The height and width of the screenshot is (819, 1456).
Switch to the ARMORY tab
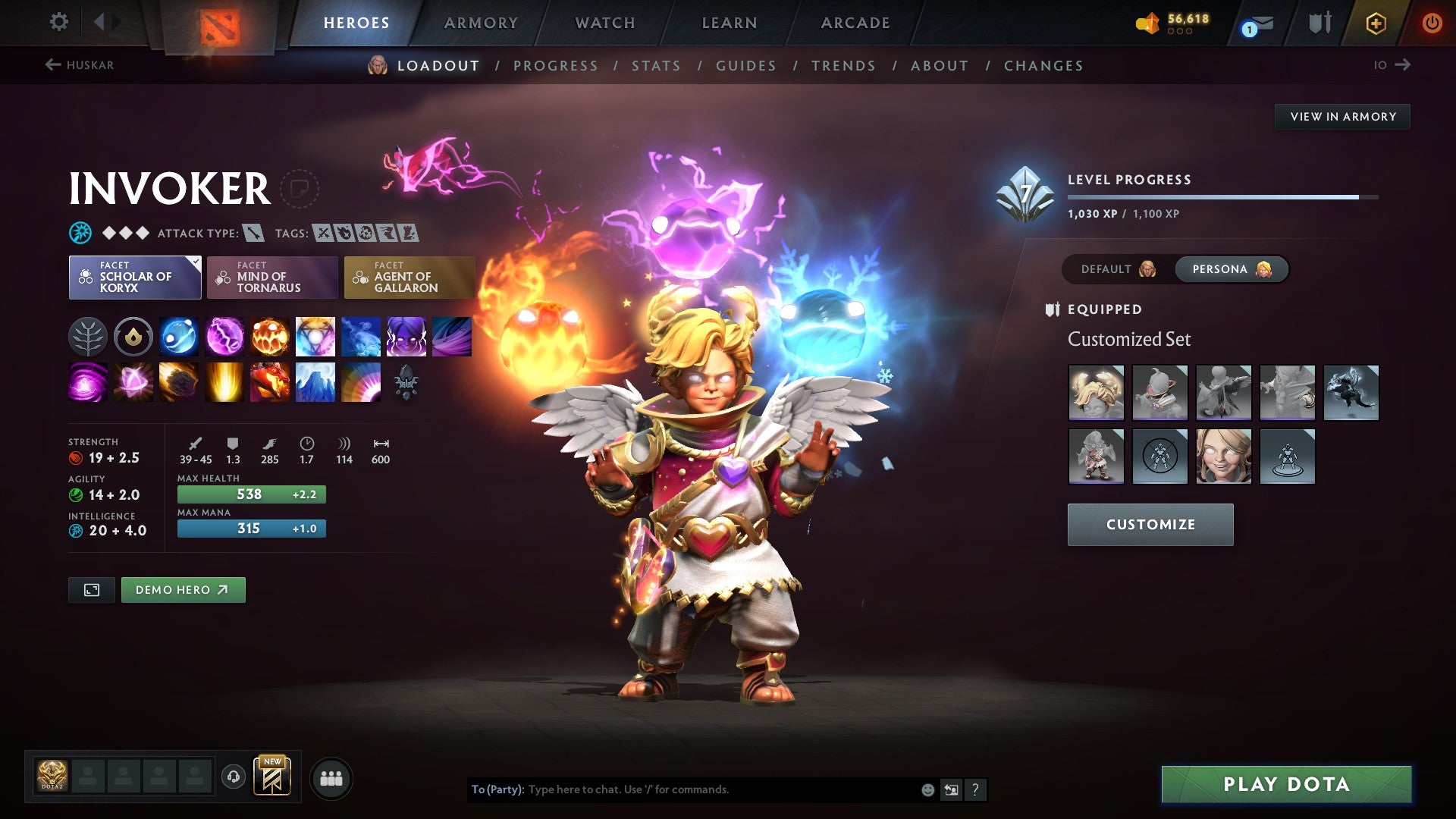coord(481,23)
